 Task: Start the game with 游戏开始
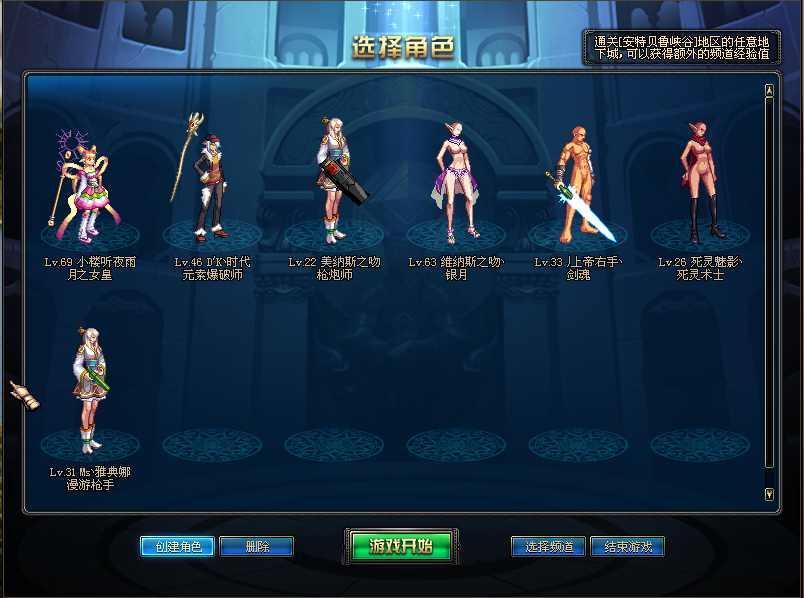[400, 546]
